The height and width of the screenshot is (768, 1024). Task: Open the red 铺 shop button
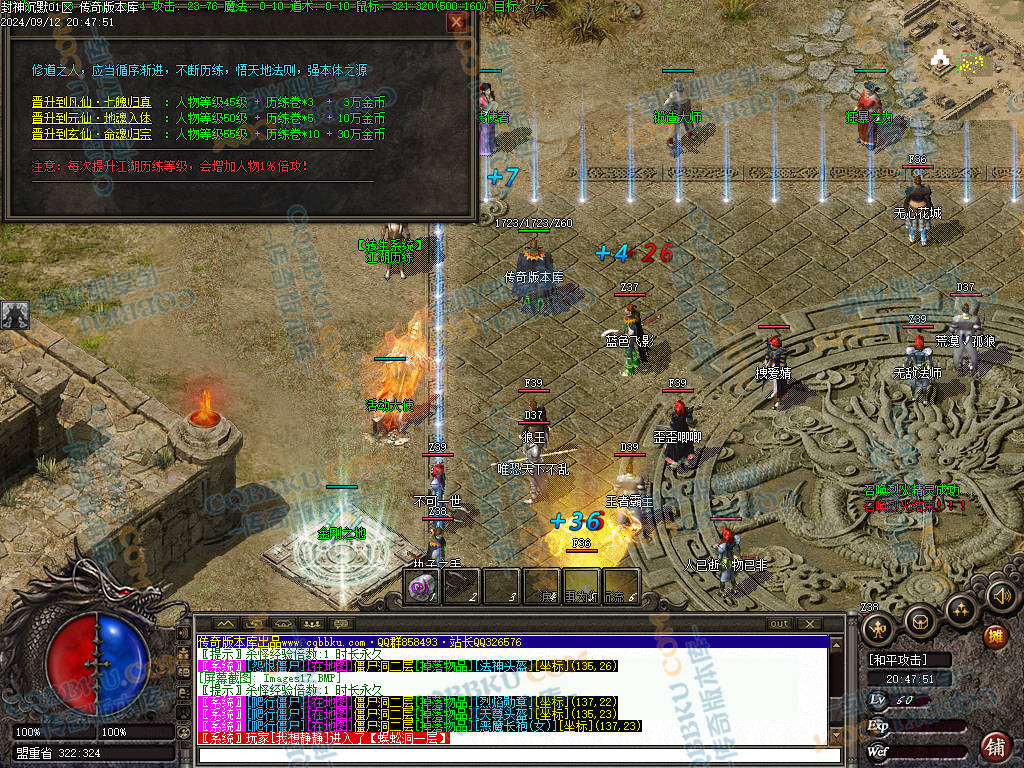tap(994, 745)
